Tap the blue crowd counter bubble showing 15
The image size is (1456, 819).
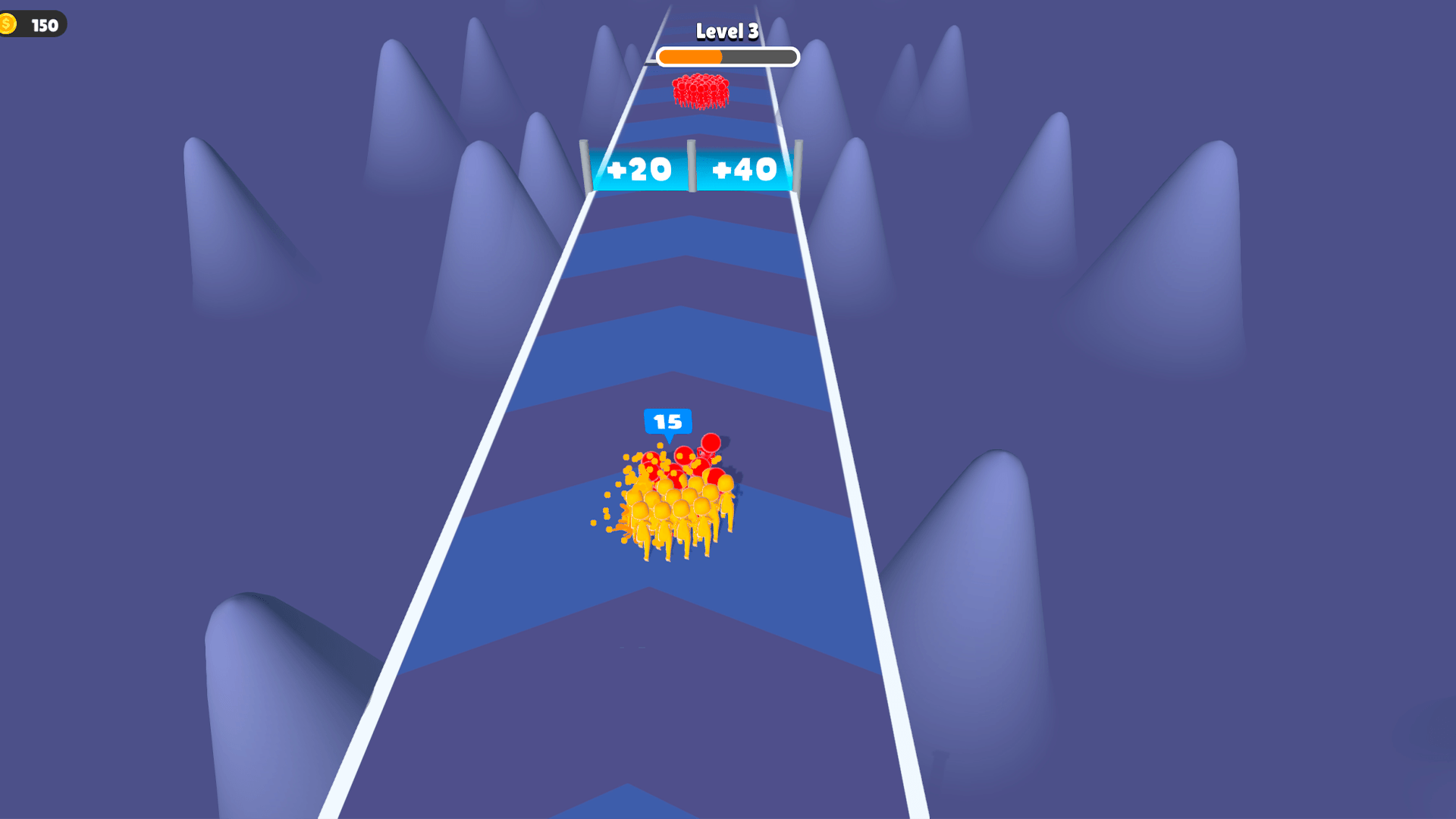coord(667,420)
